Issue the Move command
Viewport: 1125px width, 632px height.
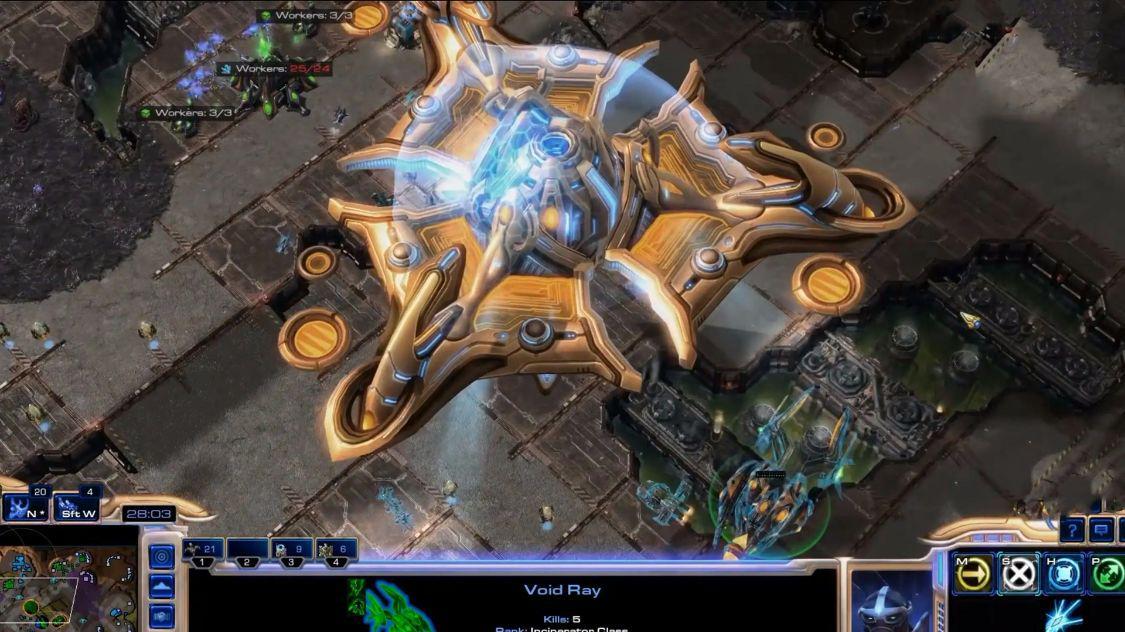(972, 574)
